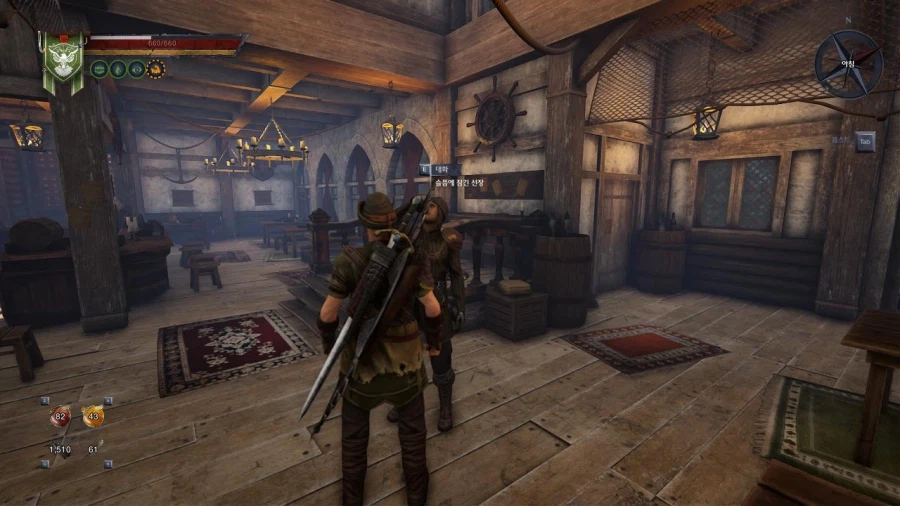Click the green flame status icon
This screenshot has height=506, width=900.
click(118, 69)
